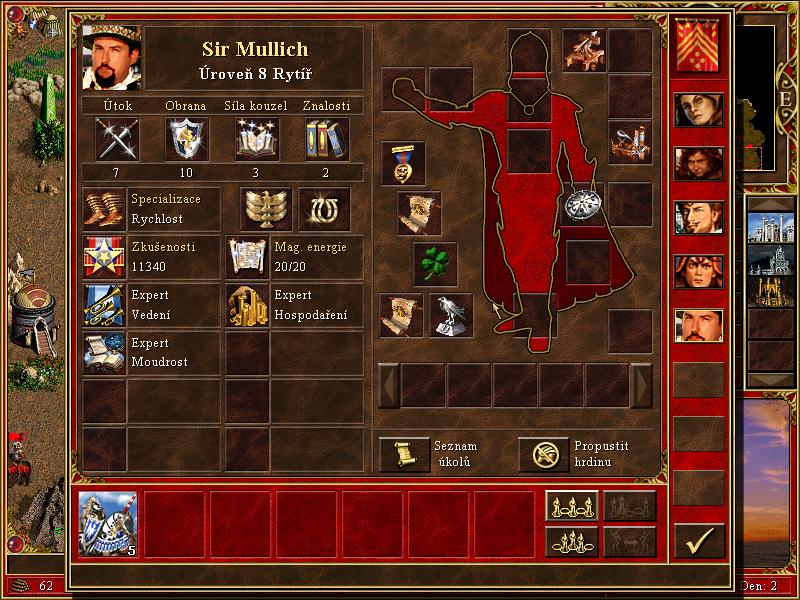Viewport: 800px width, 600px height.
Task: Open Sir Mullich's portrait
Action: coord(111,57)
